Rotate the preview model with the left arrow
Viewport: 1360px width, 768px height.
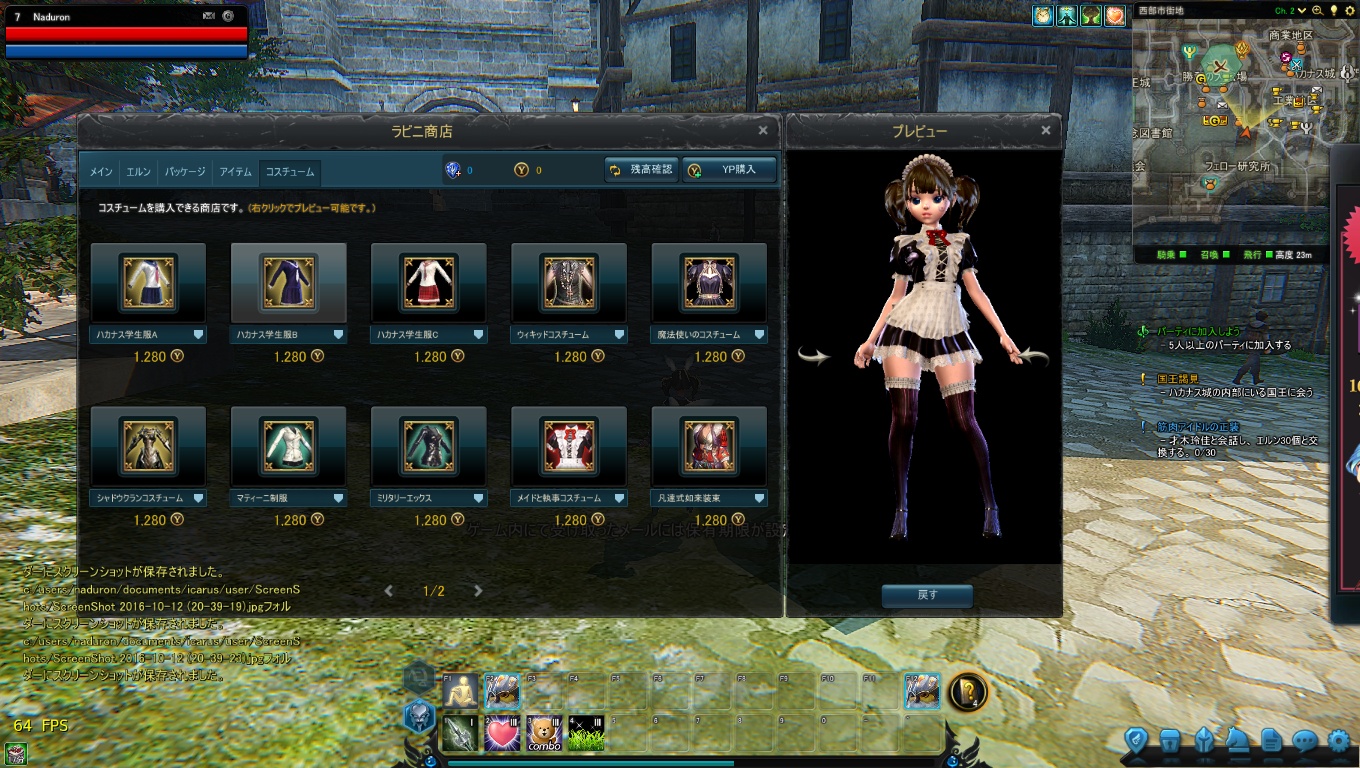[814, 356]
